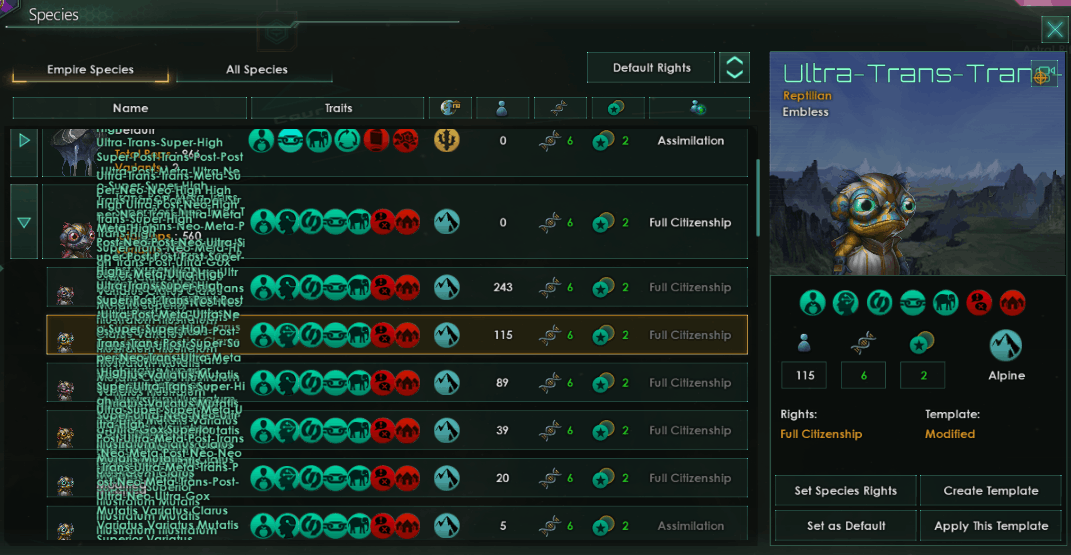Switch to the All Species tab
The width and height of the screenshot is (1071, 555).
click(256, 70)
